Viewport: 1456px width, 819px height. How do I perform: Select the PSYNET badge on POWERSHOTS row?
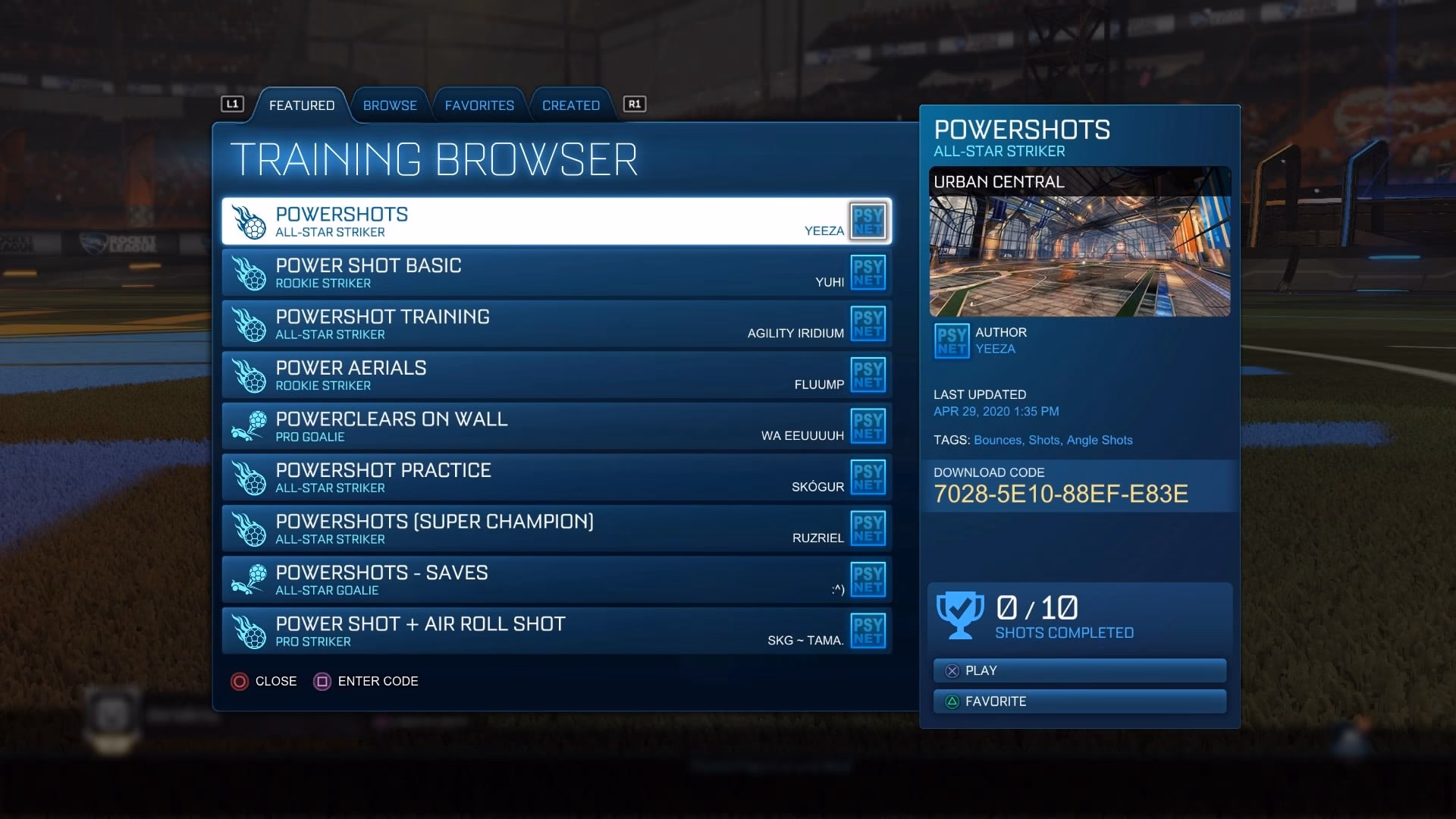click(x=869, y=221)
